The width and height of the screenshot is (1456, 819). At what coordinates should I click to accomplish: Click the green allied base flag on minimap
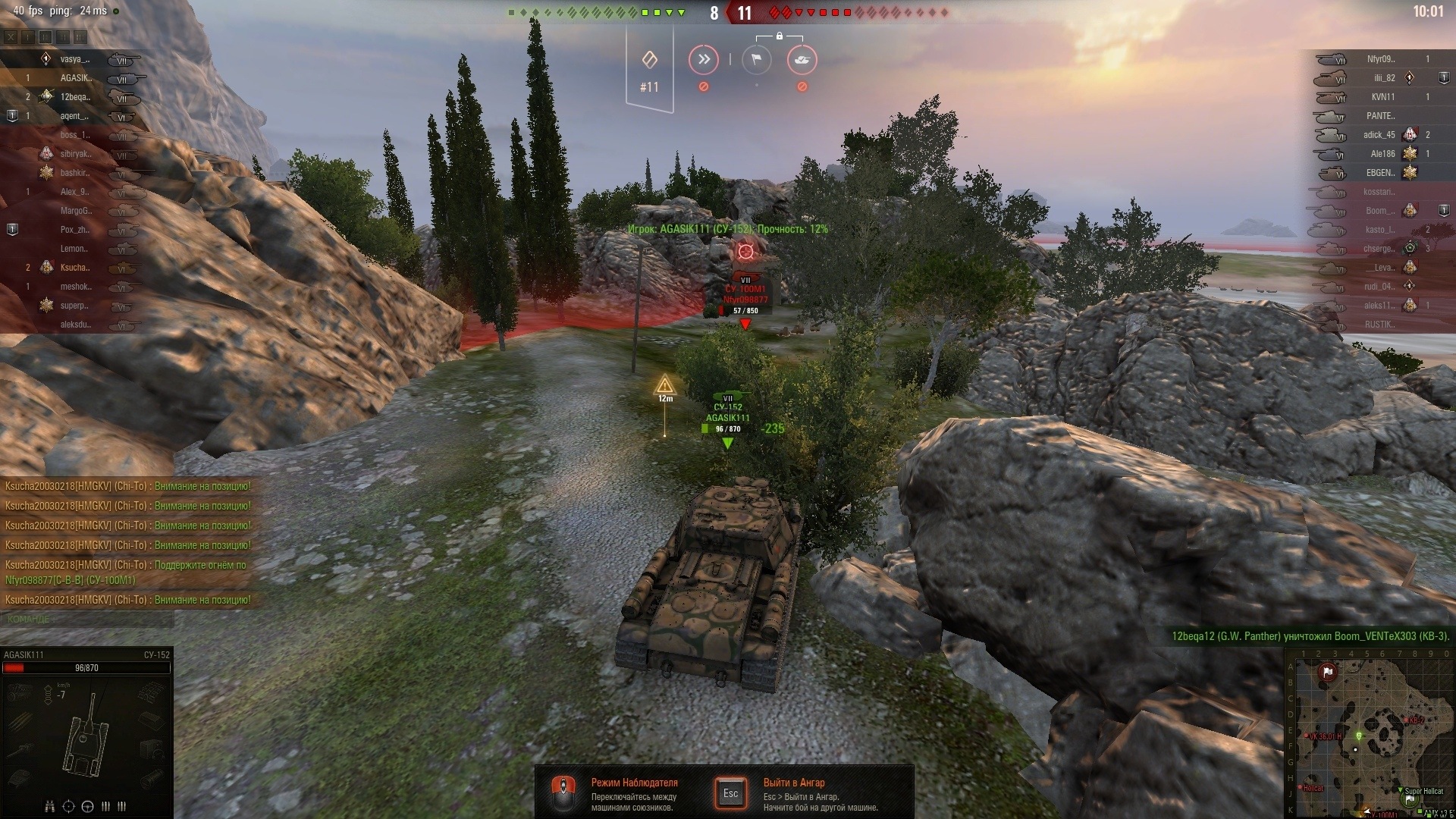1410,800
